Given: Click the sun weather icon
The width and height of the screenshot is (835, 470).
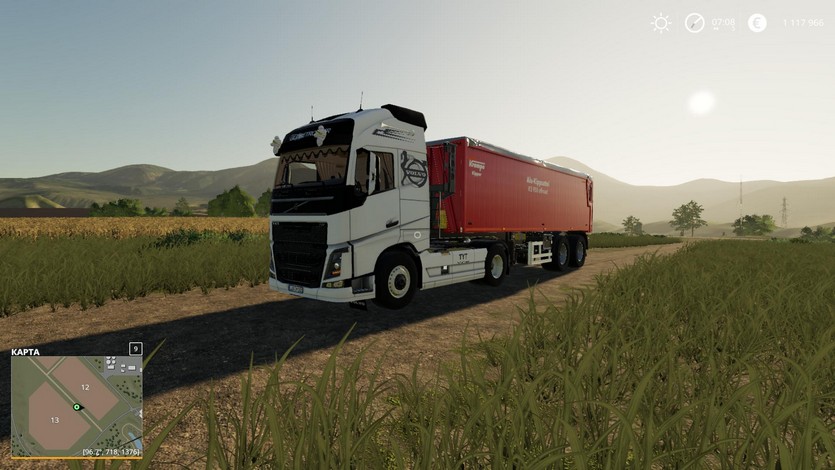Looking at the screenshot, I should tap(661, 23).
